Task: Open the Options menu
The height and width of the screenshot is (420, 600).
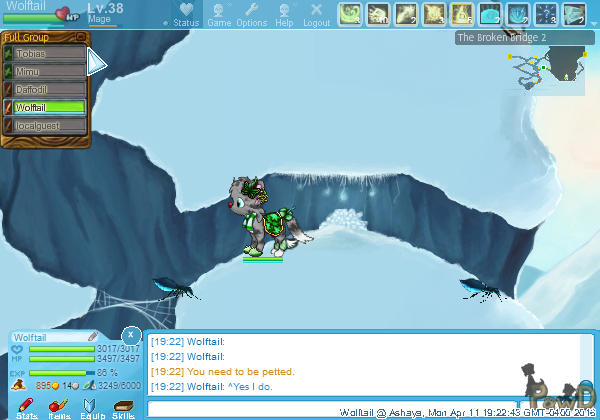Action: click(251, 14)
